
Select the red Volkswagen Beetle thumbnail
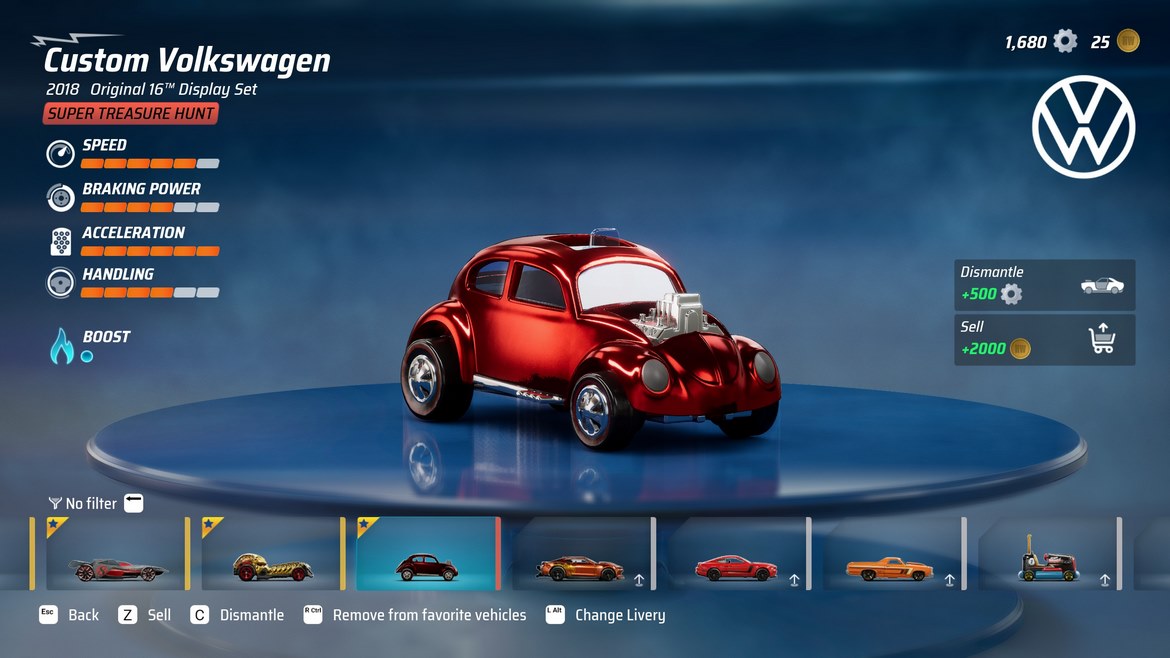click(x=427, y=554)
